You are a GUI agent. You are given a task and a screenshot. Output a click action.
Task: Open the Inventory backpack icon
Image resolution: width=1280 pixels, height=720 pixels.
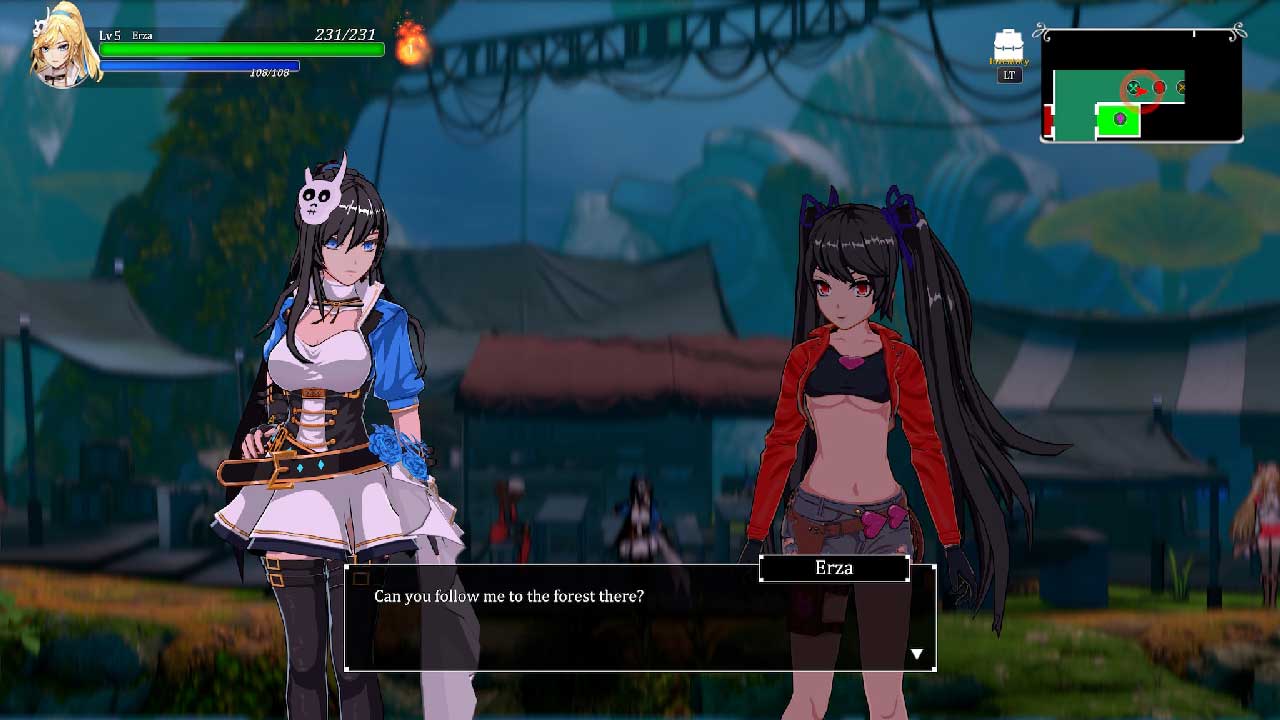tap(1009, 47)
